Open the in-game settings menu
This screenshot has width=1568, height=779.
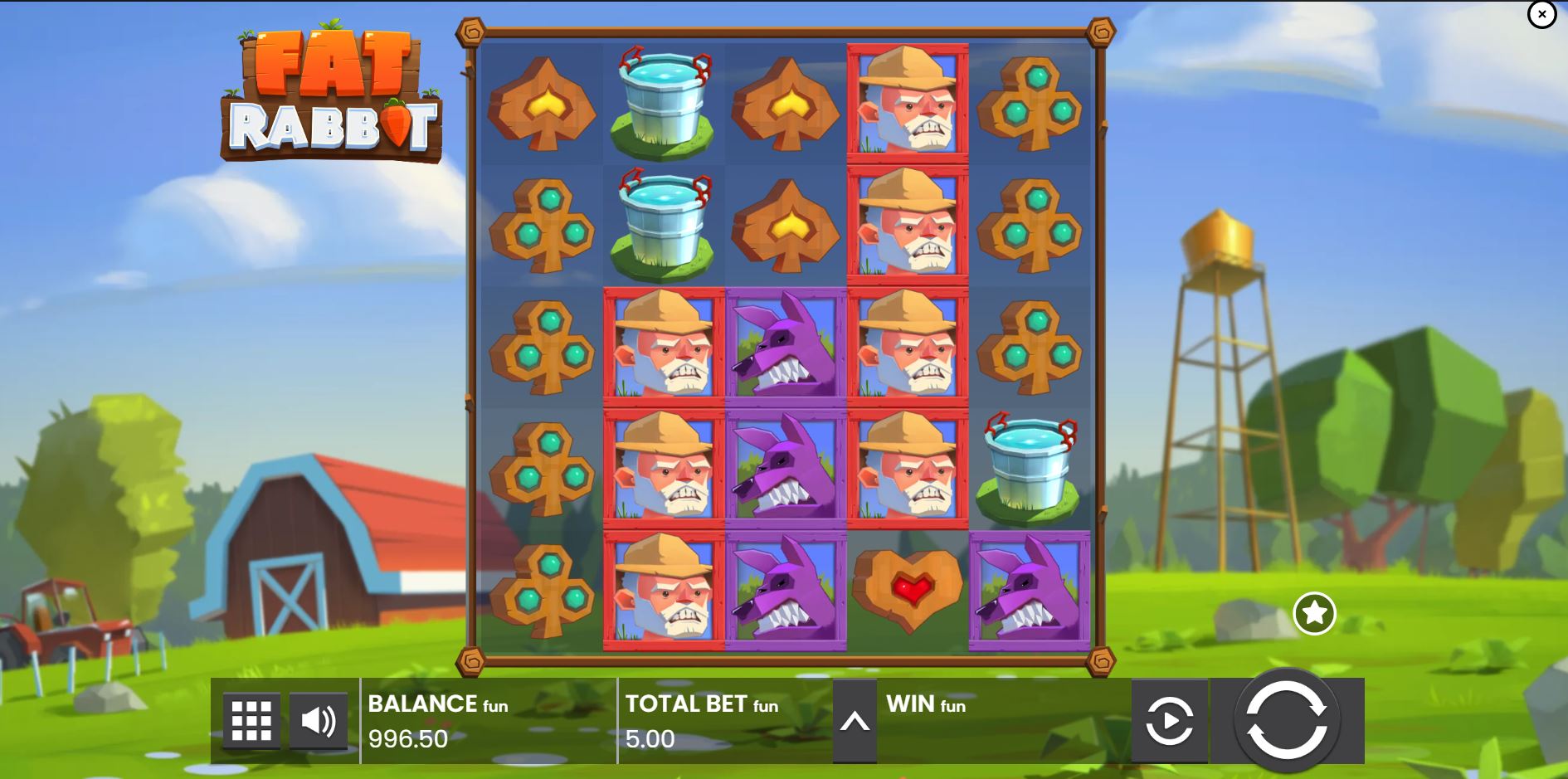[251, 721]
